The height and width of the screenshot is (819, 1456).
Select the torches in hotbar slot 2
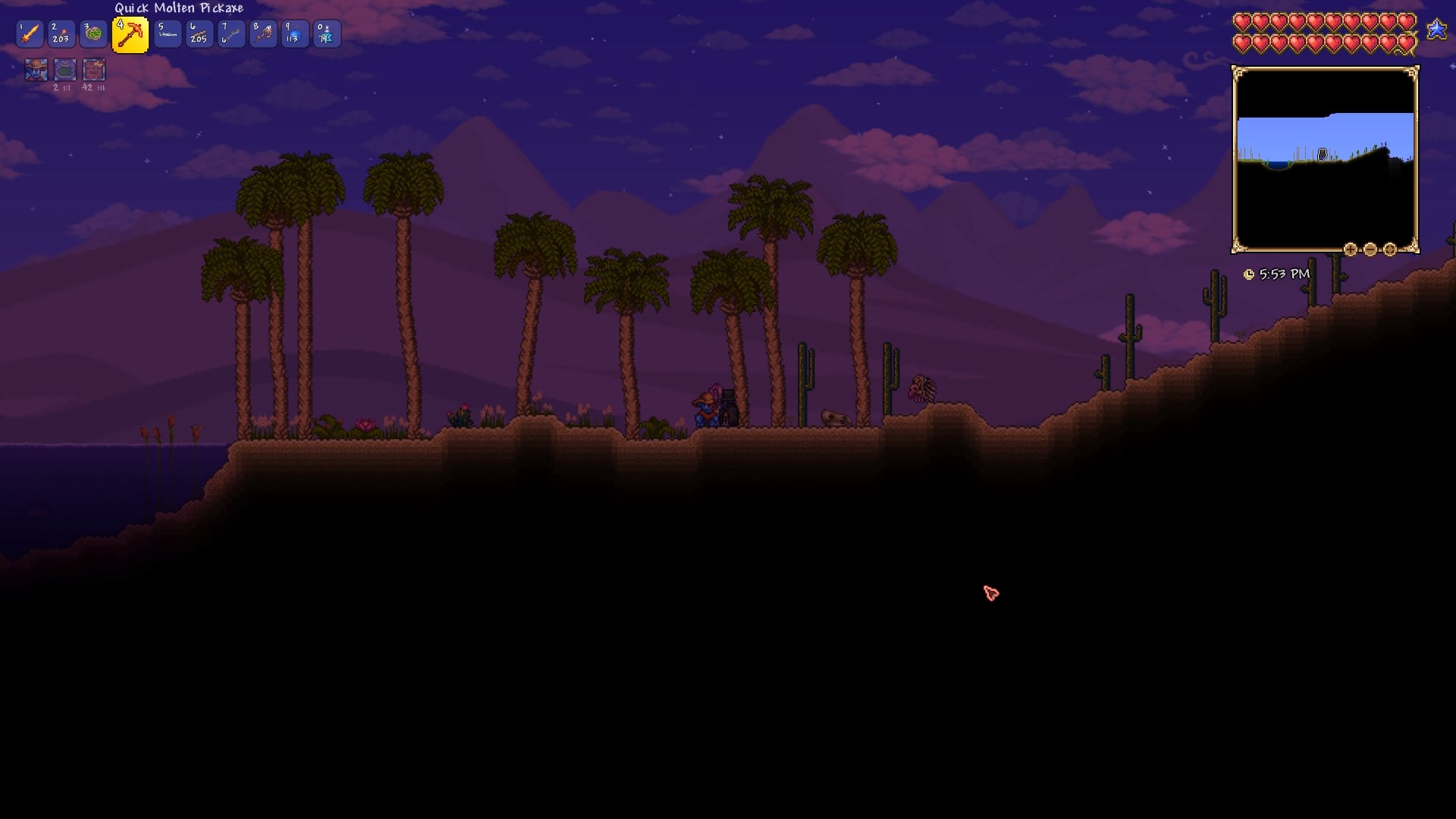(61, 33)
